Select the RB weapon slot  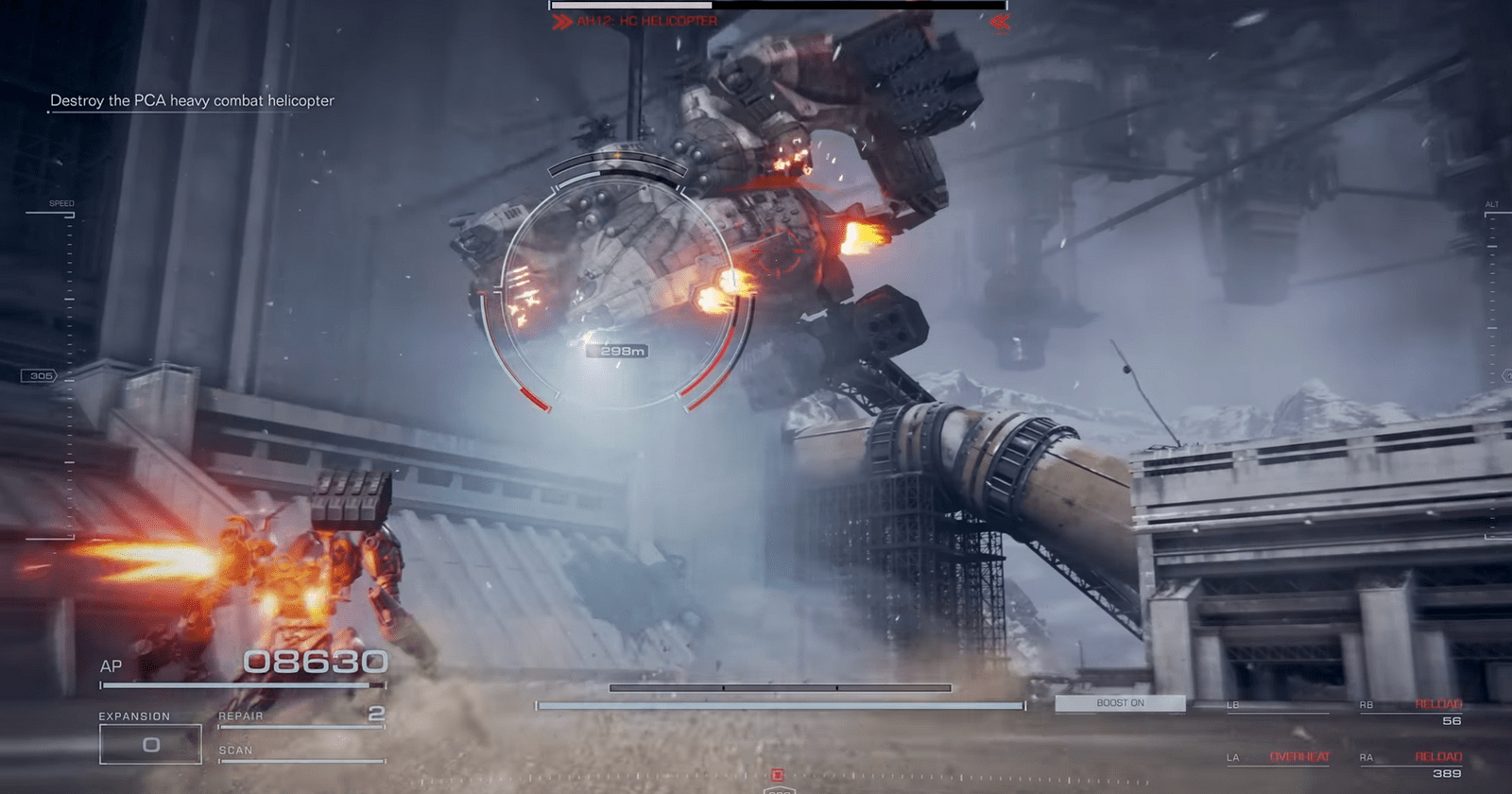pos(1411,713)
